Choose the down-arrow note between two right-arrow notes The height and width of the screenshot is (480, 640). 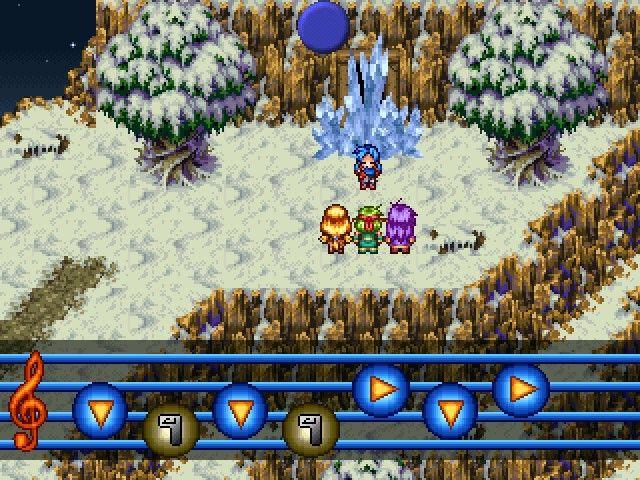pos(450,410)
